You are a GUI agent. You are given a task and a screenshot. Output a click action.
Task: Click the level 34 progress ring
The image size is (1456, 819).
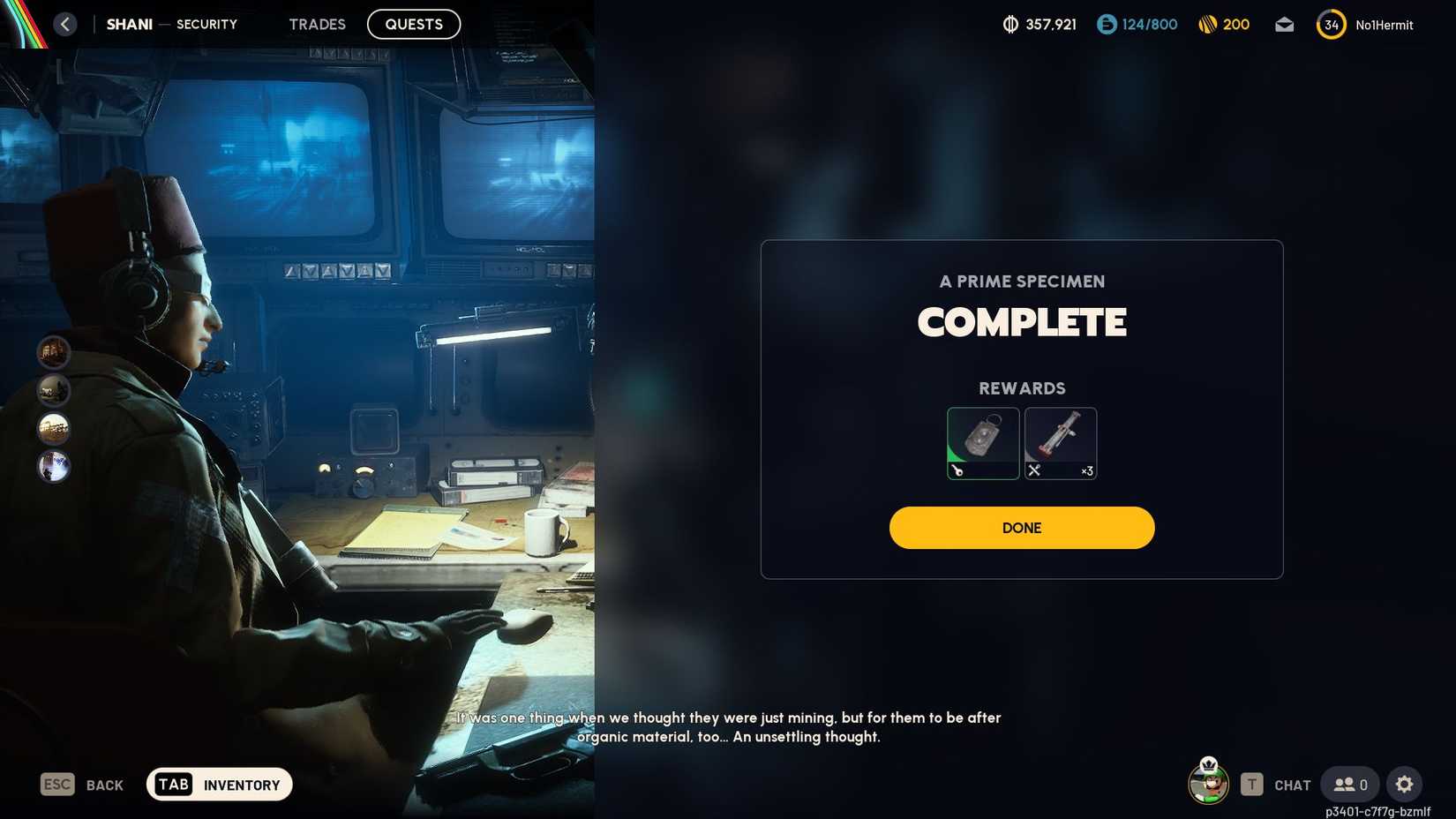[x=1330, y=25]
